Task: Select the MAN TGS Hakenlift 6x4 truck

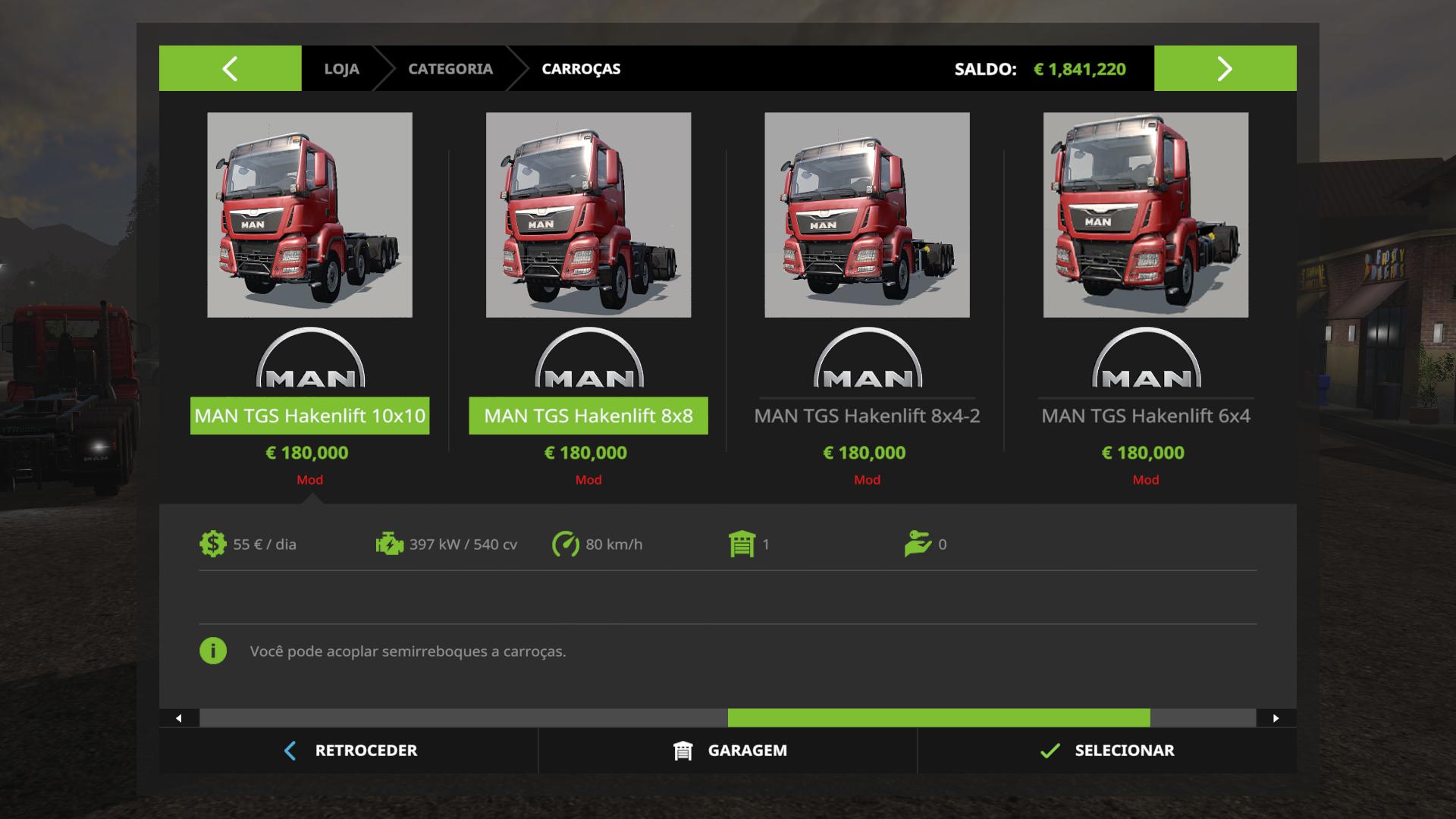Action: click(x=1145, y=215)
